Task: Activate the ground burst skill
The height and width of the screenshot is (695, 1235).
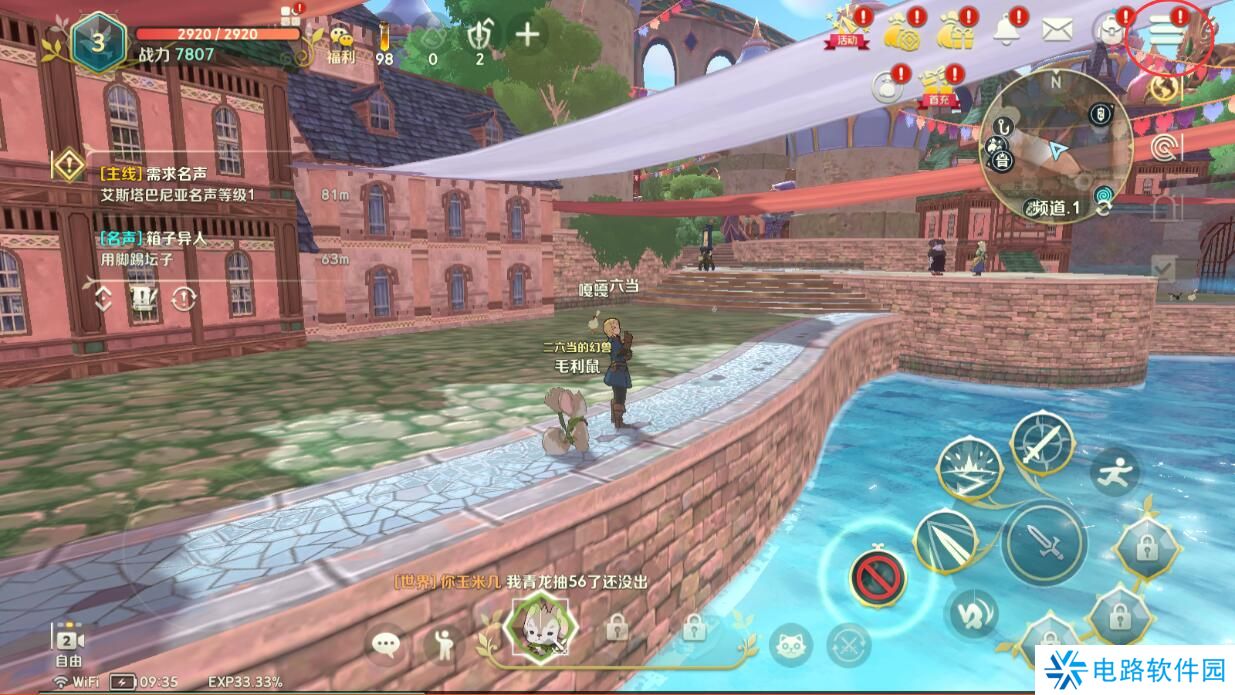Action: coord(970,468)
